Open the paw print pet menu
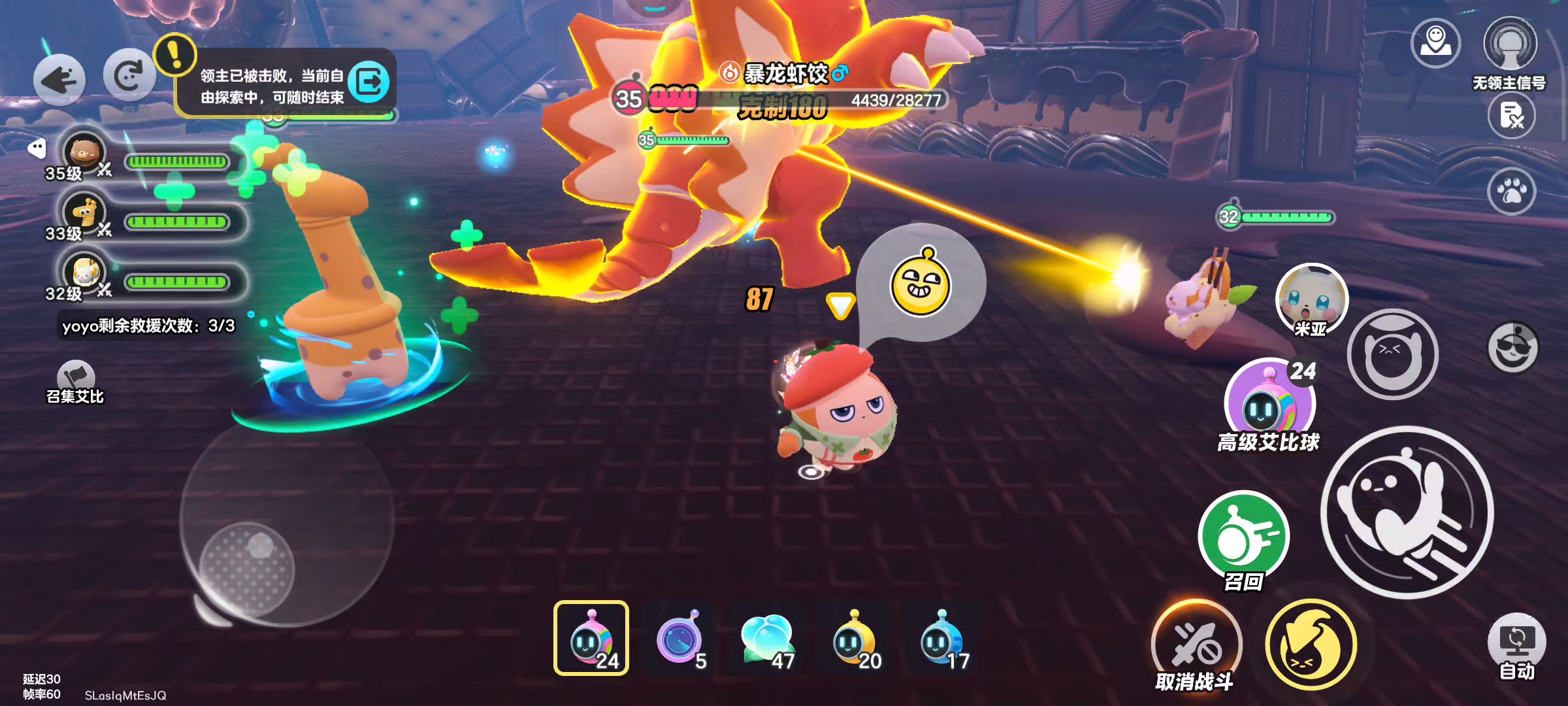Screen dimensions: 1568x706 1511,192
